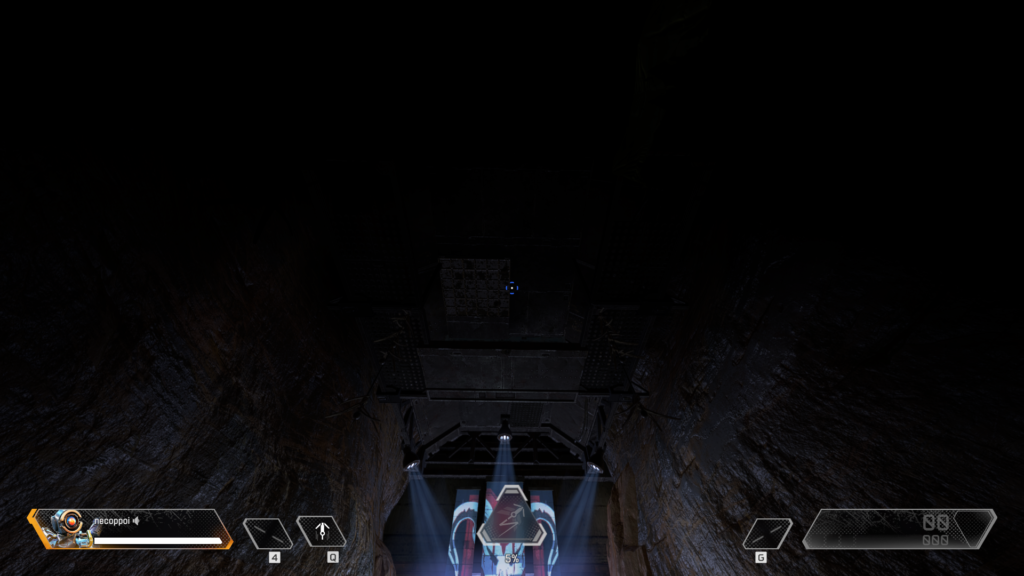Select the grenade ordnance slot

click(x=767, y=533)
